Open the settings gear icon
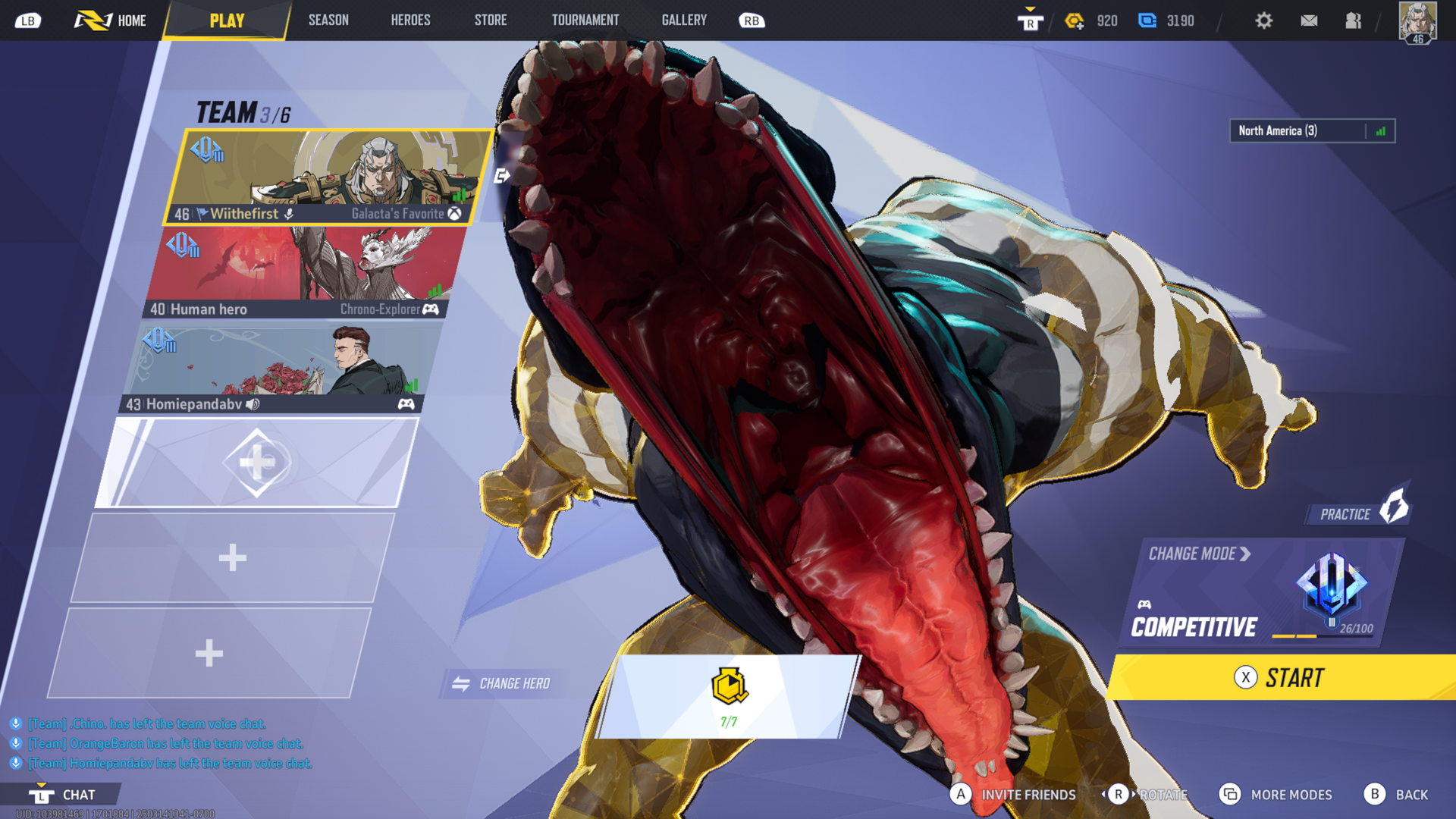Viewport: 1456px width, 819px height. [x=1263, y=20]
